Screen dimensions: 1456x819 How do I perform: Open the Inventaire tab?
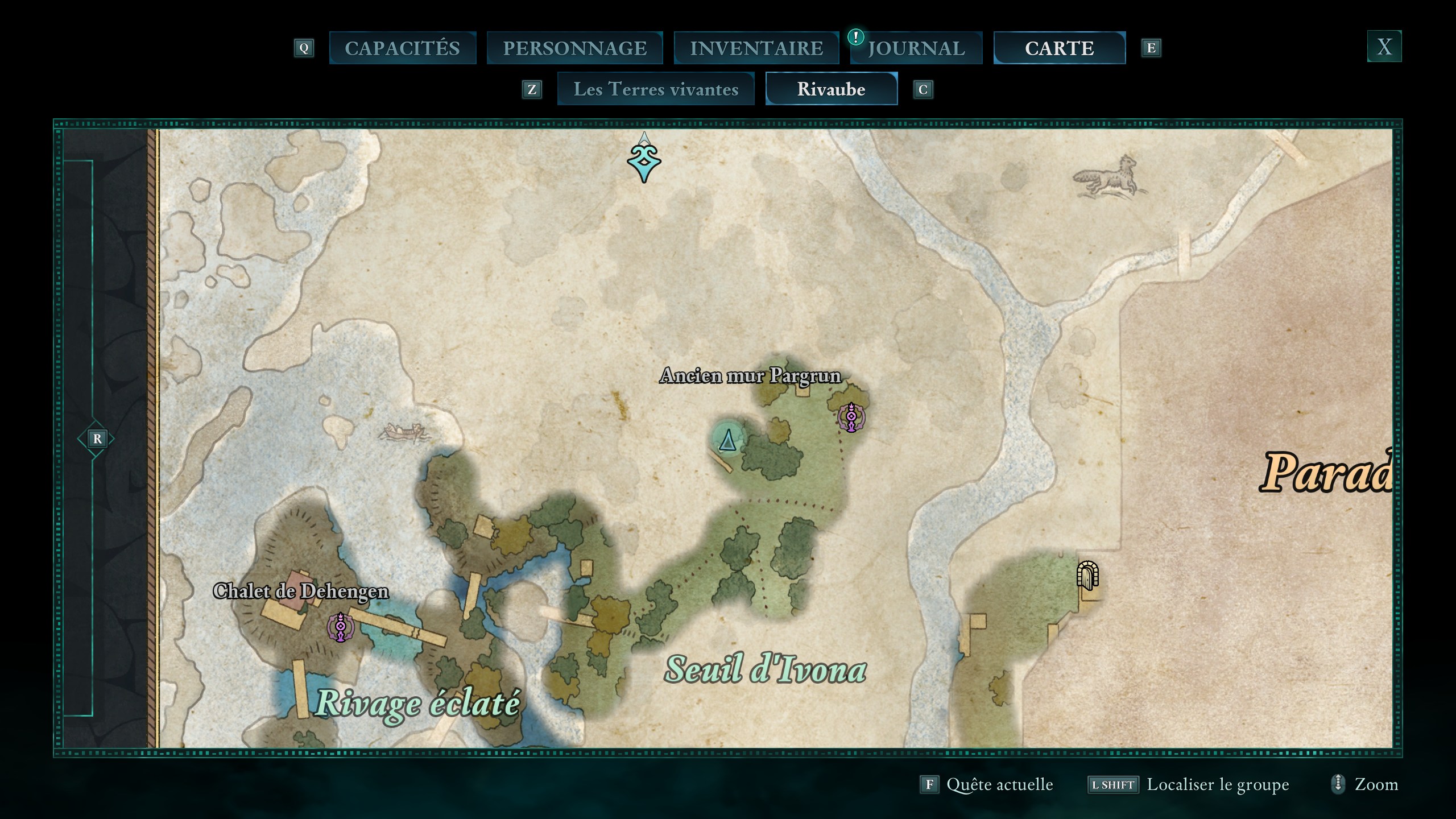pos(756,48)
